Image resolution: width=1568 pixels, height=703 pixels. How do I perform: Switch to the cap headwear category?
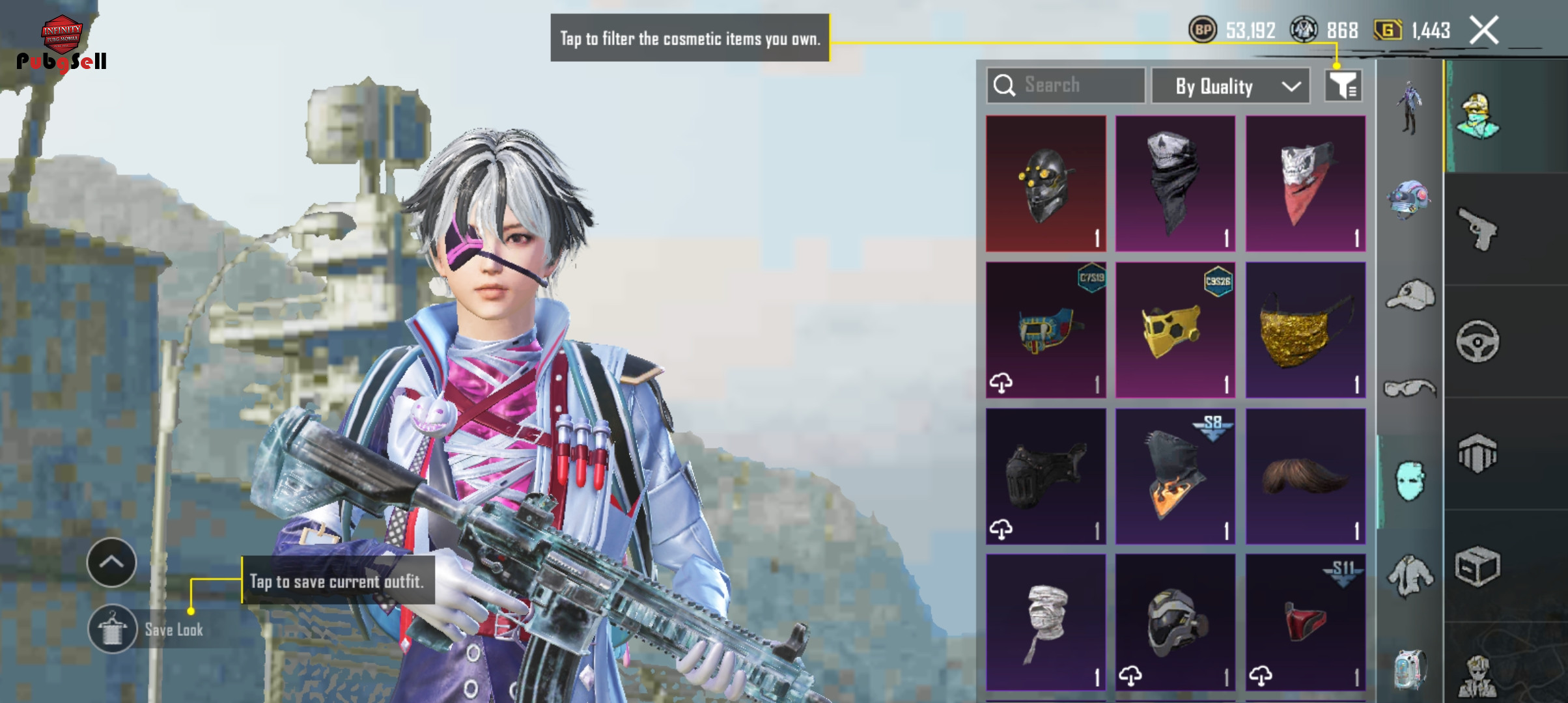[1410, 296]
